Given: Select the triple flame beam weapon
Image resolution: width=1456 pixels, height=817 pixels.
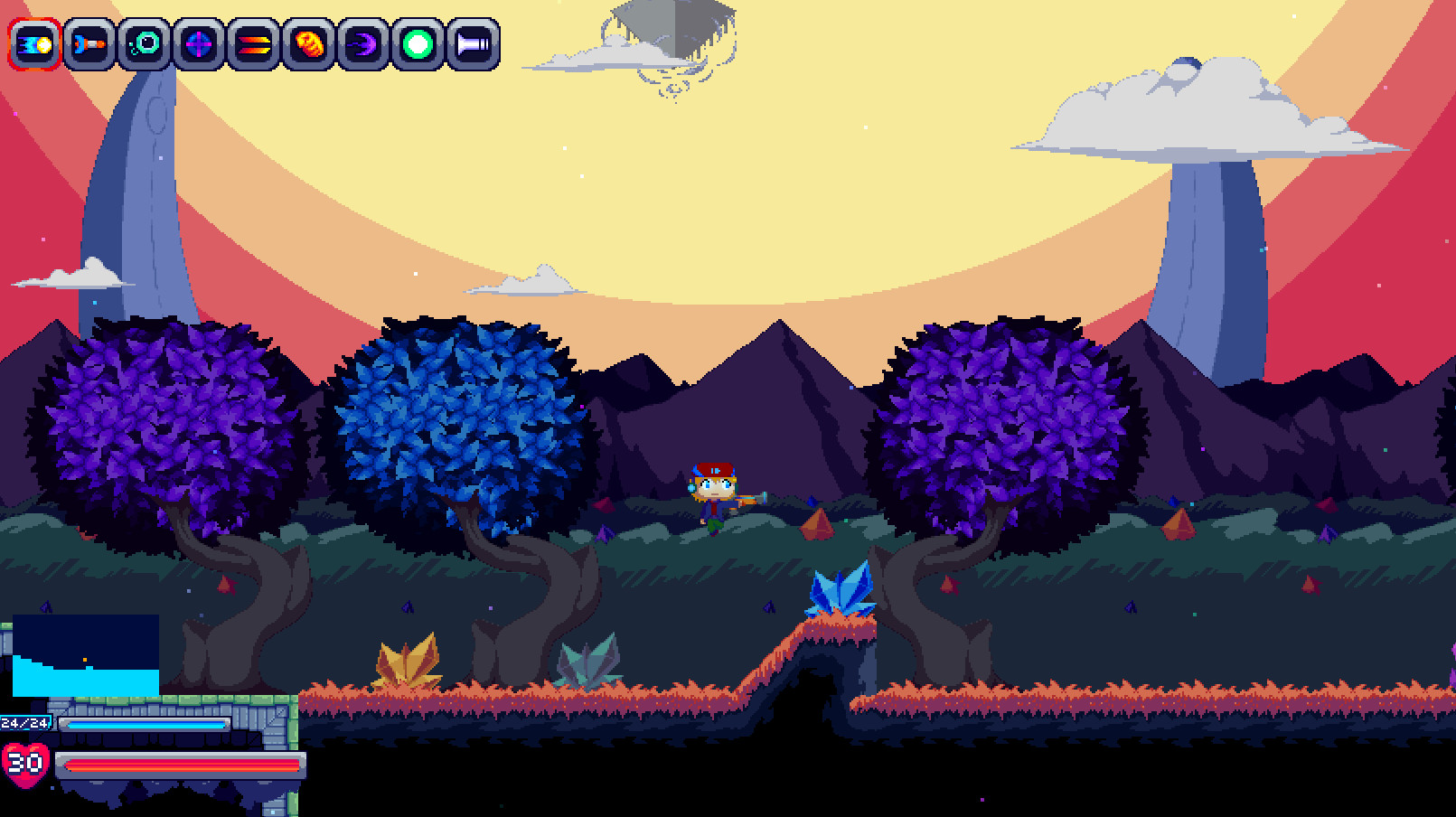Looking at the screenshot, I should [x=256, y=42].
